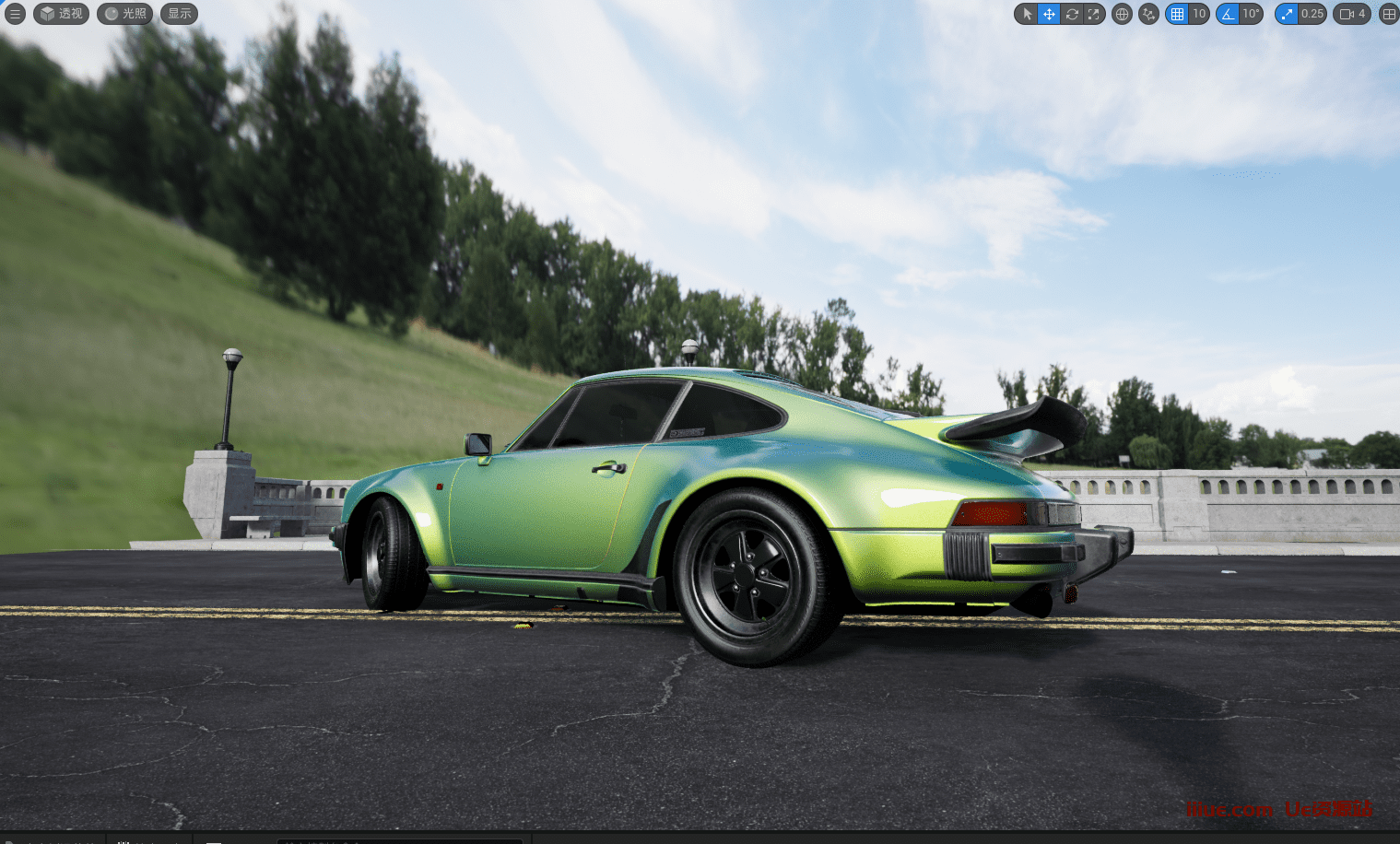Toggle scale snapping

(1287, 14)
